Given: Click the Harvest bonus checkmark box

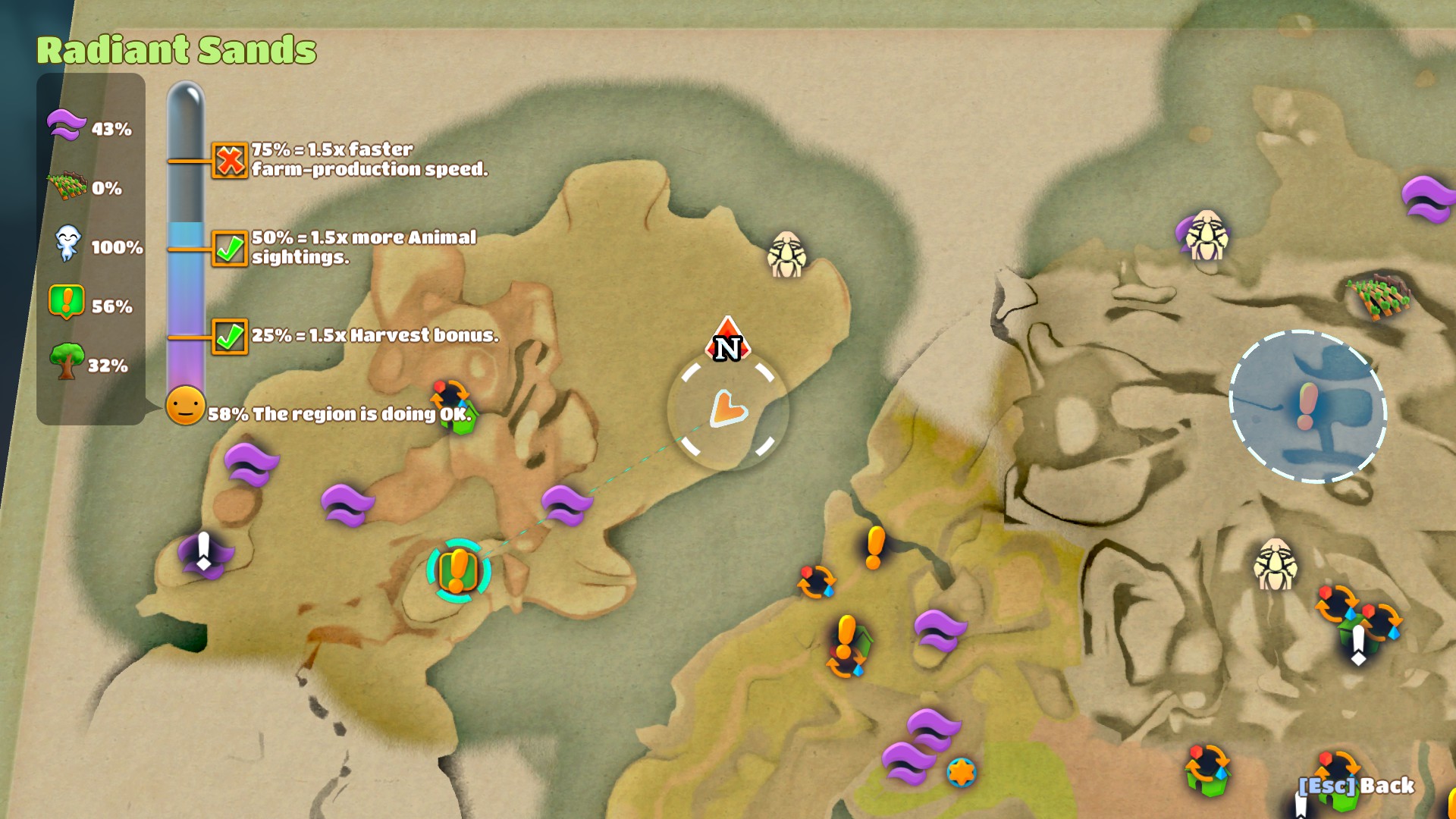Looking at the screenshot, I should point(230,337).
